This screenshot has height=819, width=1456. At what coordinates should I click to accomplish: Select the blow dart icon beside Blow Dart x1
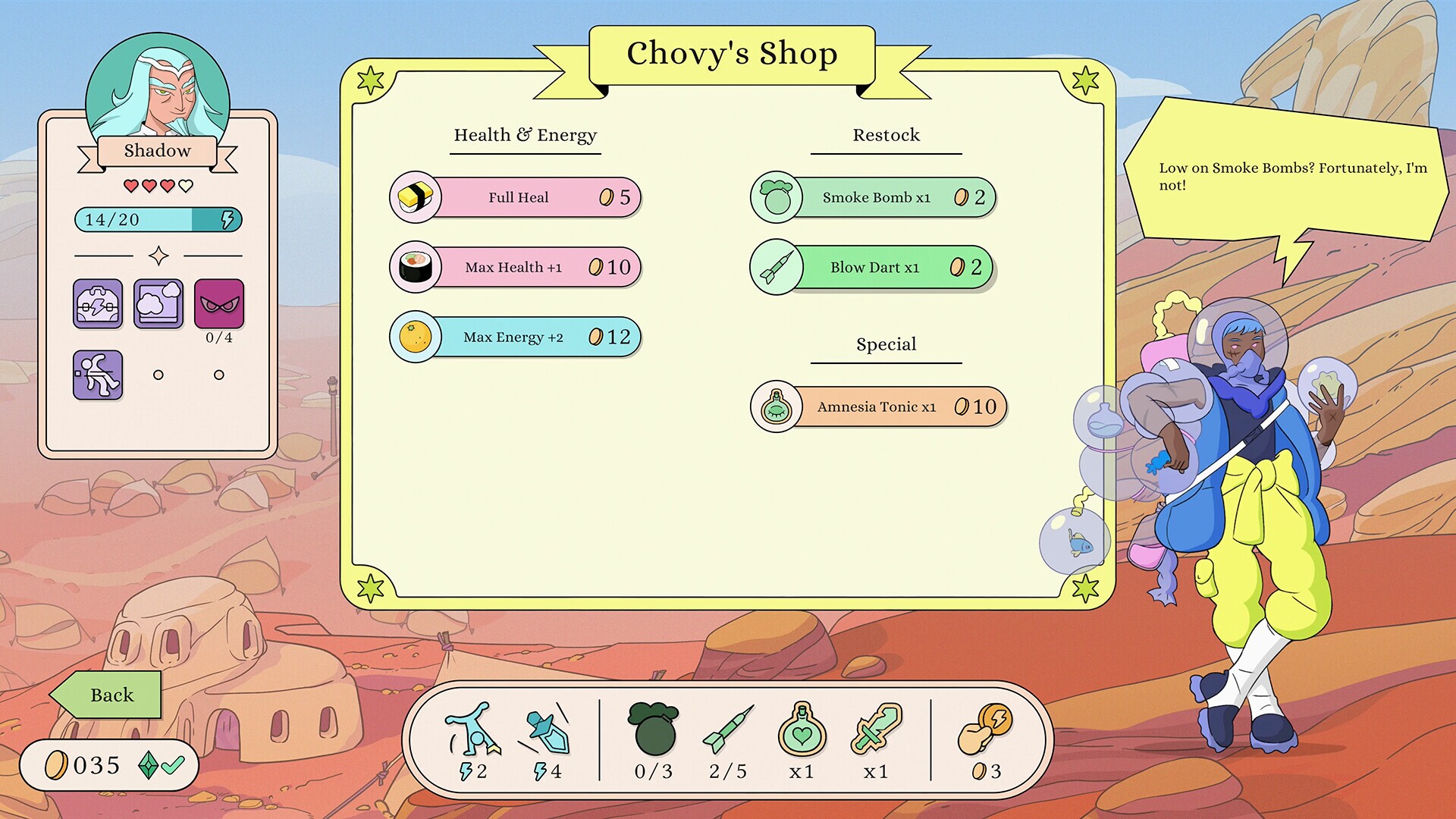776,267
